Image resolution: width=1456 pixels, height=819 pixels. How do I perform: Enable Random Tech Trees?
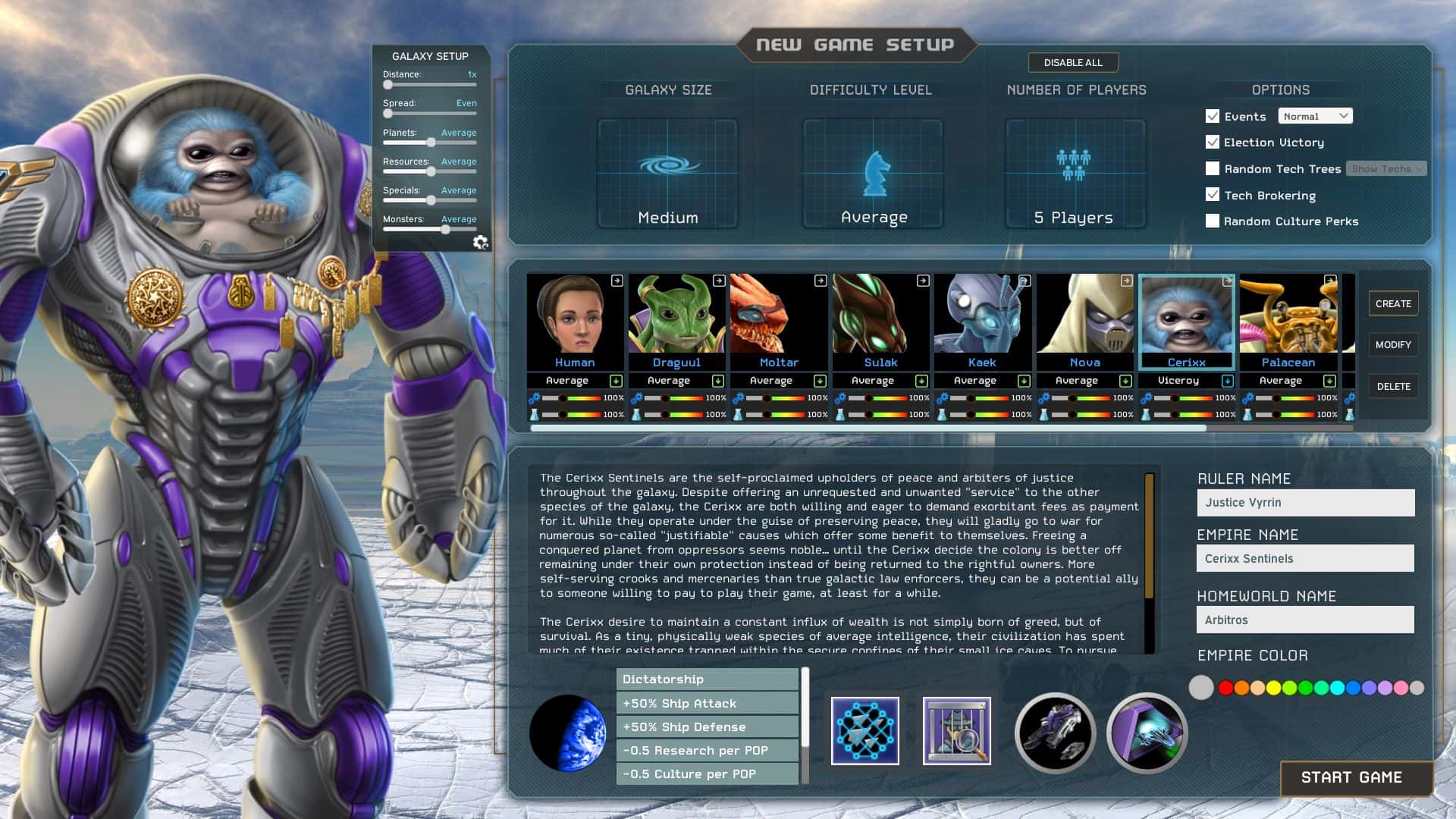click(x=1212, y=168)
